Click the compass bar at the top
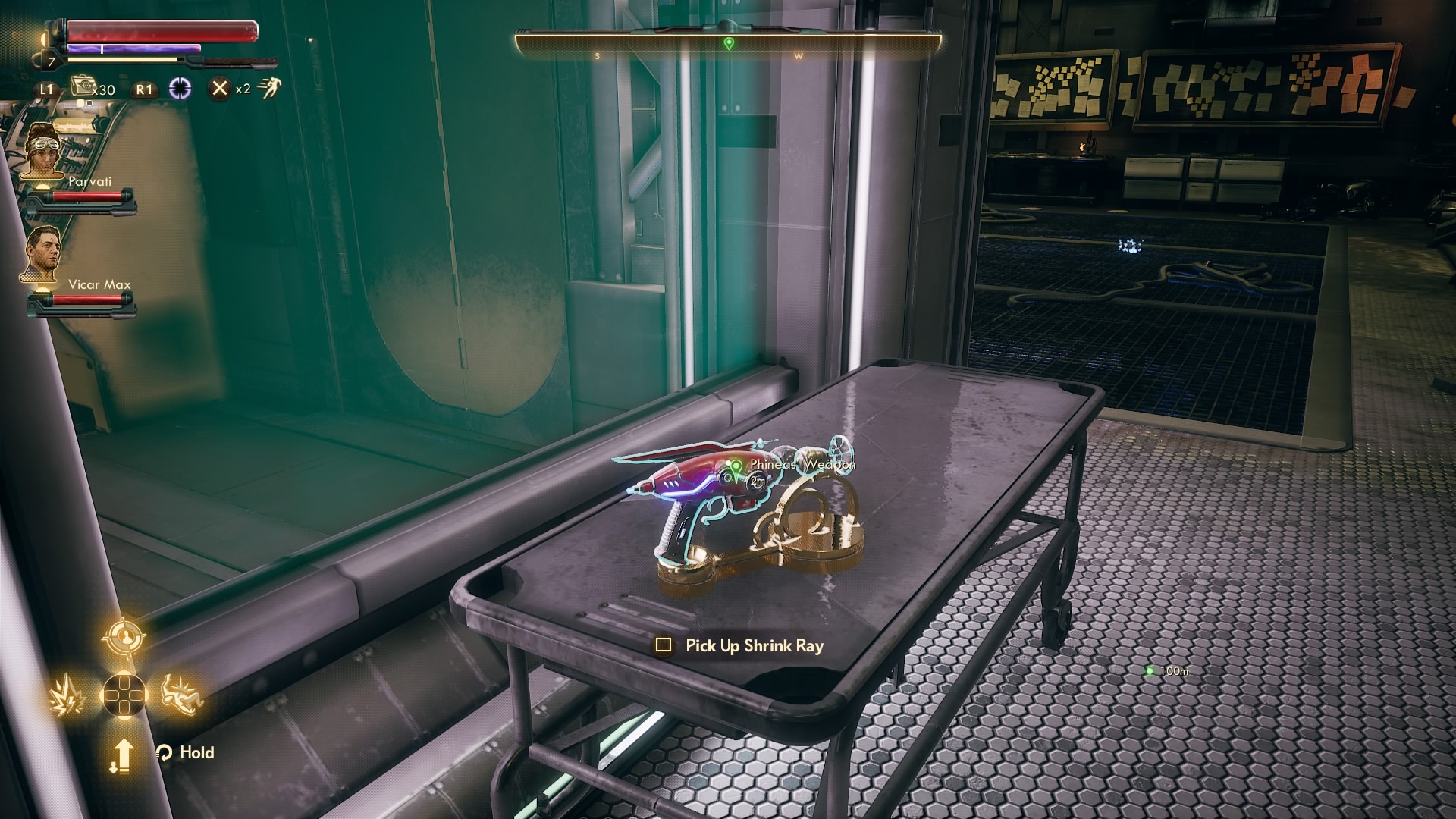Image resolution: width=1456 pixels, height=819 pixels. [728, 45]
